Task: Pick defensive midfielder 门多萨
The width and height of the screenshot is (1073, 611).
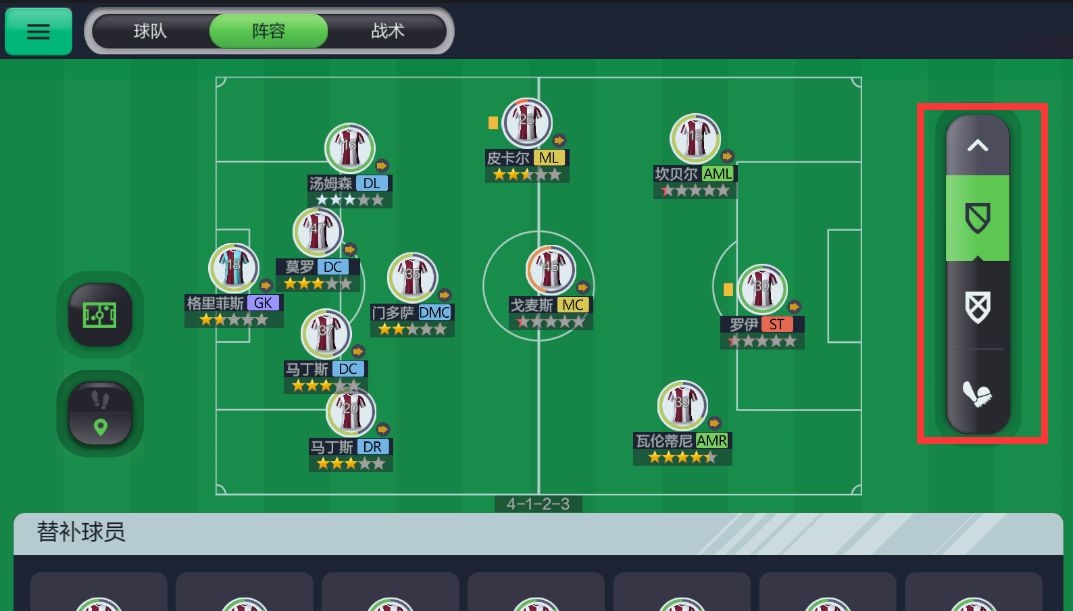Action: point(412,278)
